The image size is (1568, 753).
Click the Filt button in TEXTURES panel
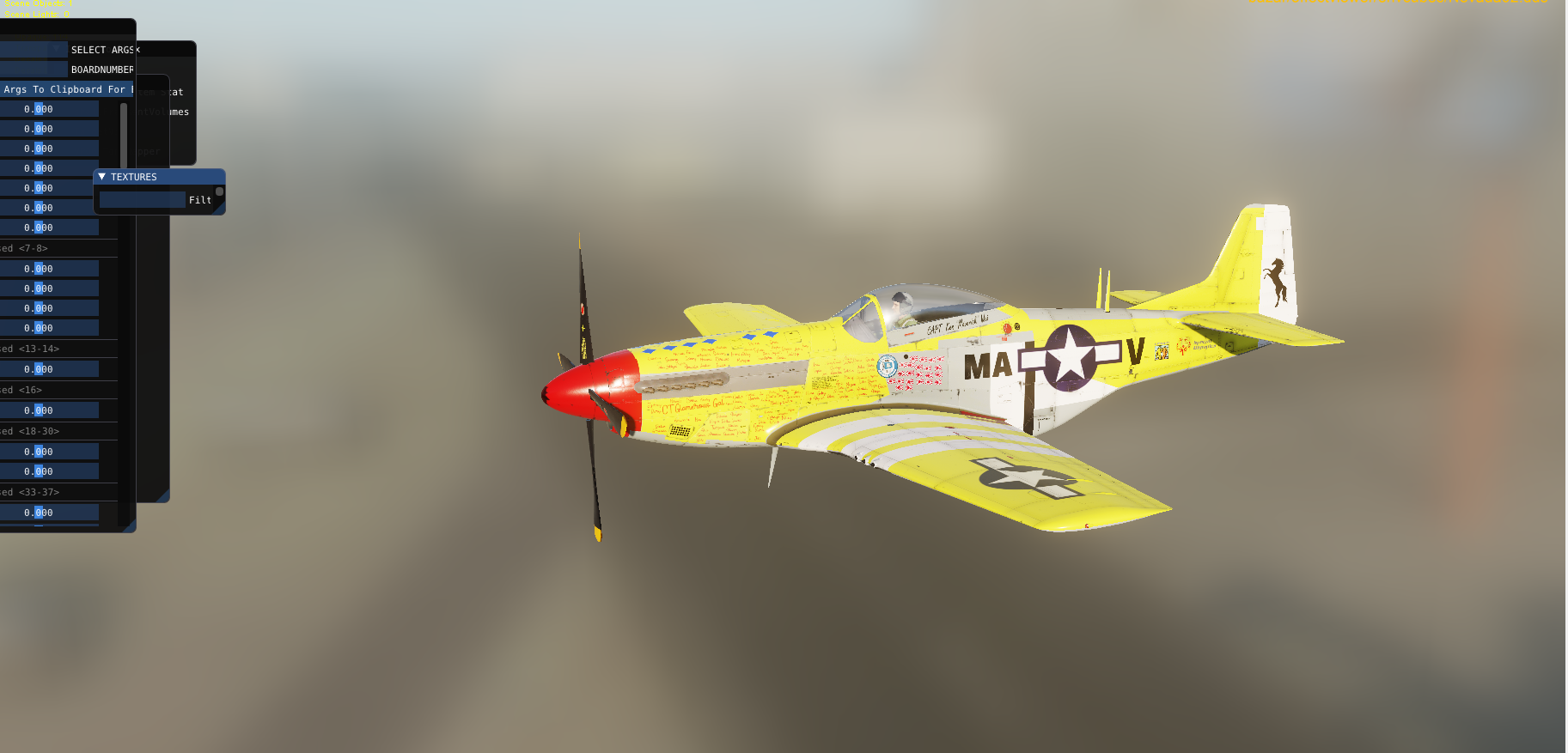[x=201, y=199]
